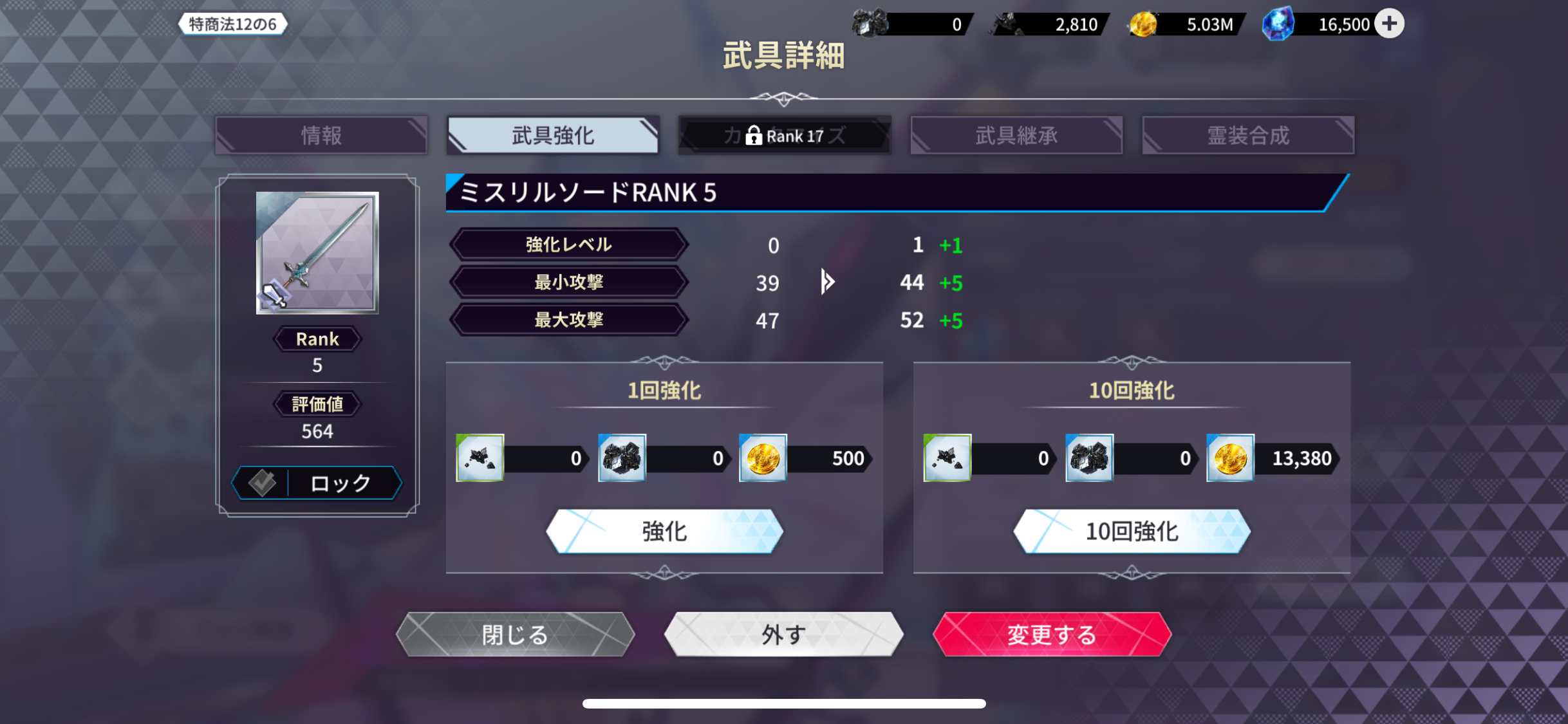Select the 武具継承 tab
The height and width of the screenshot is (724, 1568).
[1016, 135]
